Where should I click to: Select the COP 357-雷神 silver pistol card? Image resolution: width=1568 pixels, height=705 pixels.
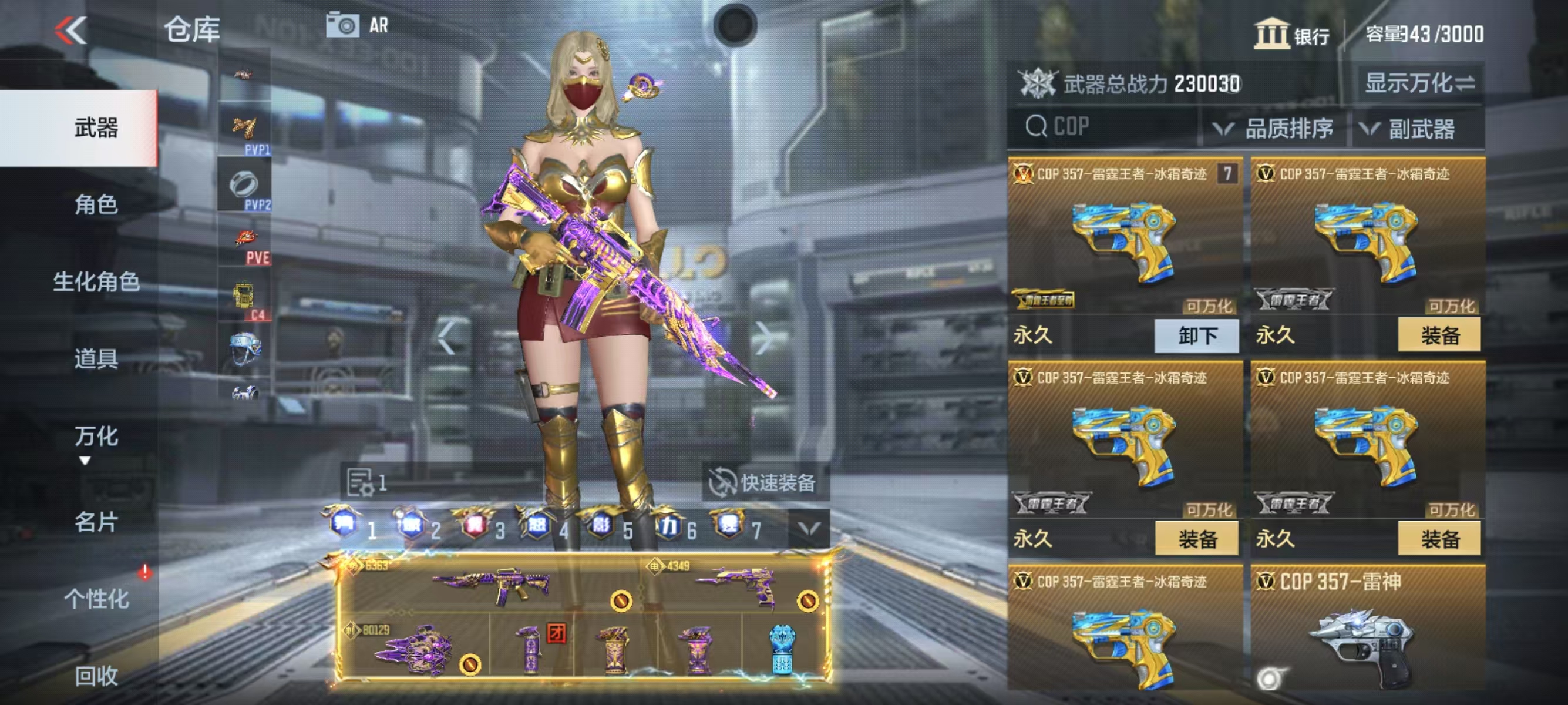(1367, 633)
